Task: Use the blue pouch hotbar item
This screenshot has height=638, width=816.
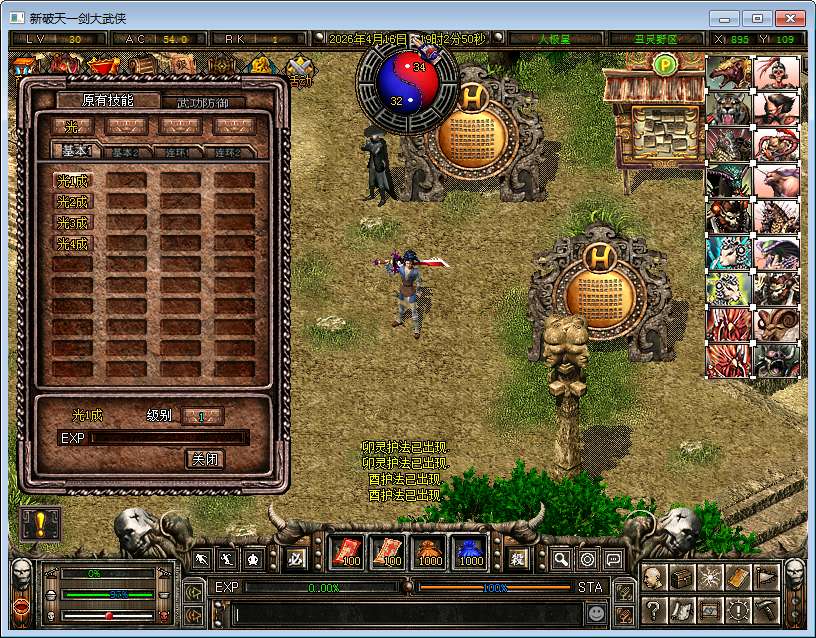Action: pyautogui.click(x=470, y=551)
